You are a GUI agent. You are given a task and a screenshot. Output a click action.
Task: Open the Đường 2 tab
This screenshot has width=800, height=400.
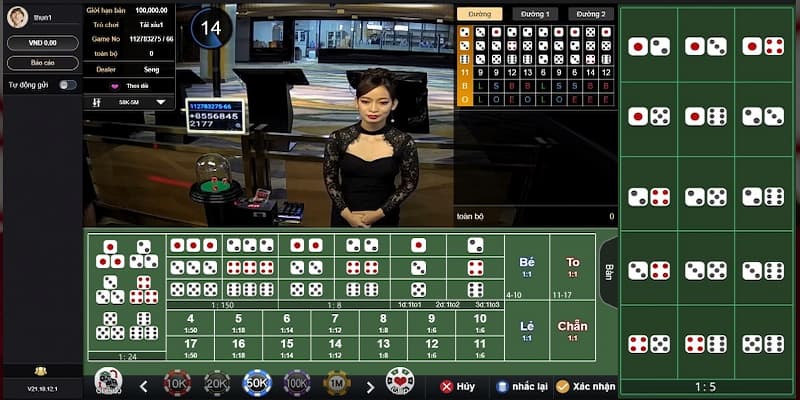[591, 14]
